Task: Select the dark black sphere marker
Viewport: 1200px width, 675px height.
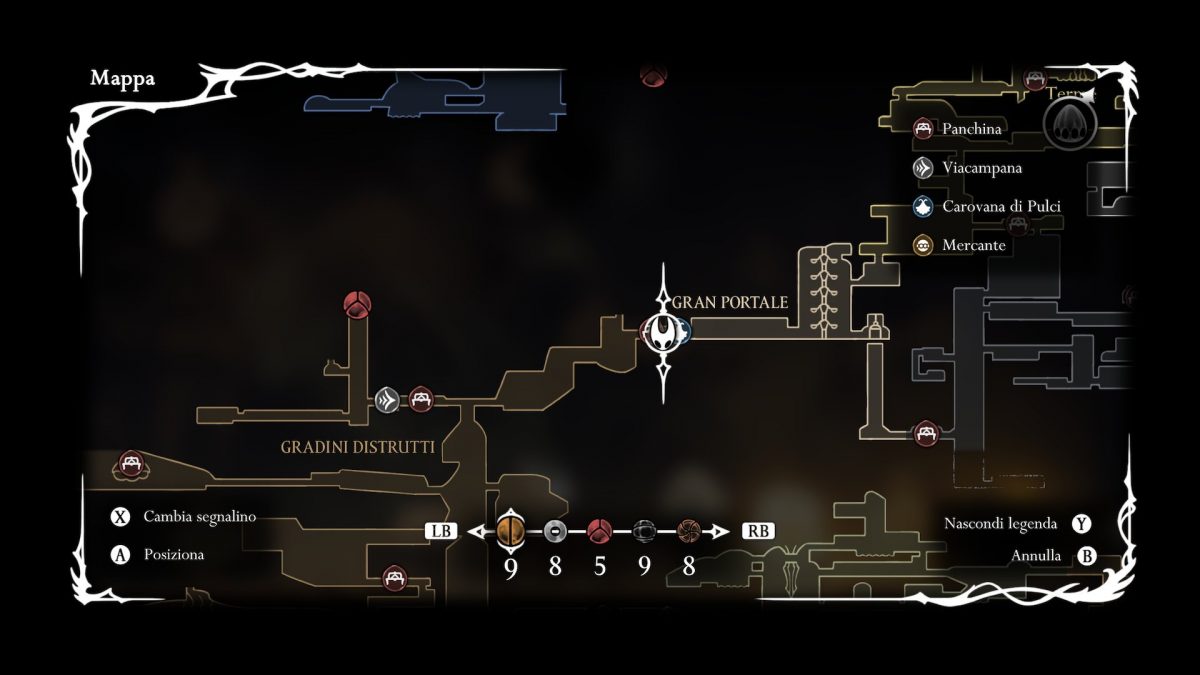Action: click(644, 531)
